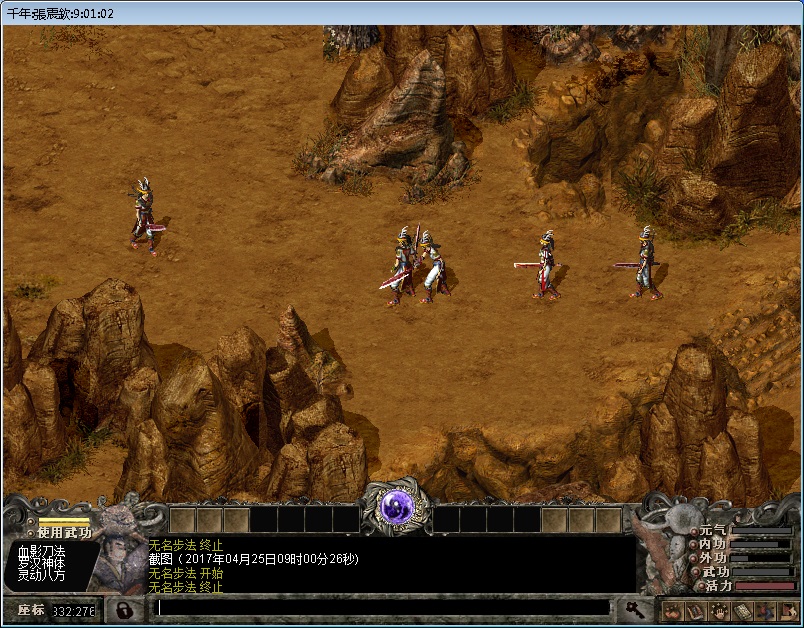This screenshot has width=804, height=628.
Task: Open the stone tablet icon
Action: tap(741, 610)
